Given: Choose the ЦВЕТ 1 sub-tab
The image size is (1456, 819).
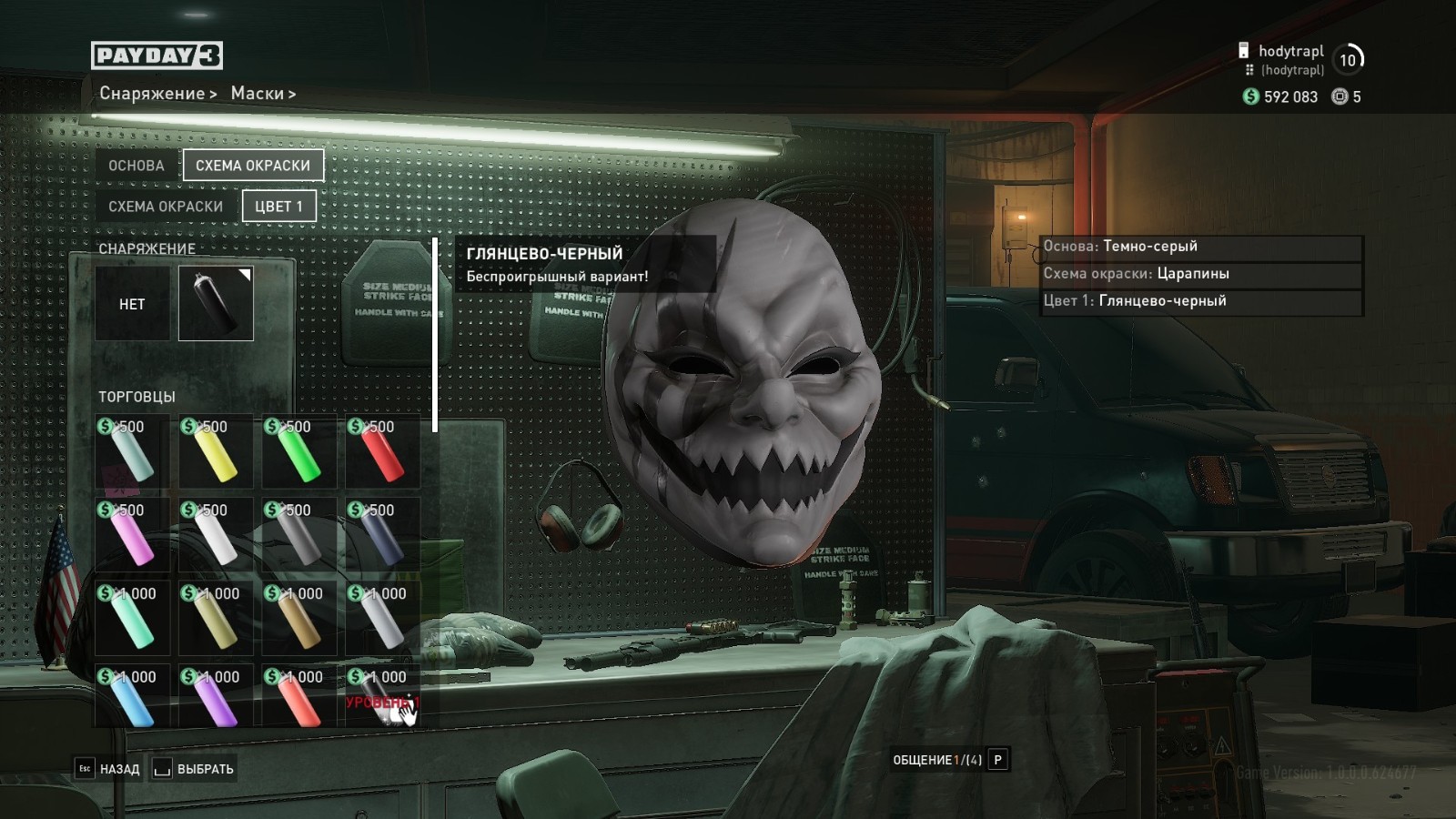Looking at the screenshot, I should [x=278, y=207].
